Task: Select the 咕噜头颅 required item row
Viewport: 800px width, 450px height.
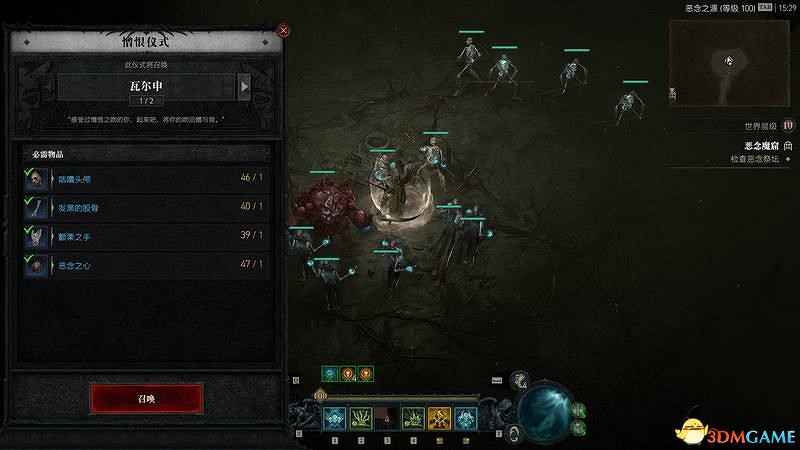Action: pos(146,178)
